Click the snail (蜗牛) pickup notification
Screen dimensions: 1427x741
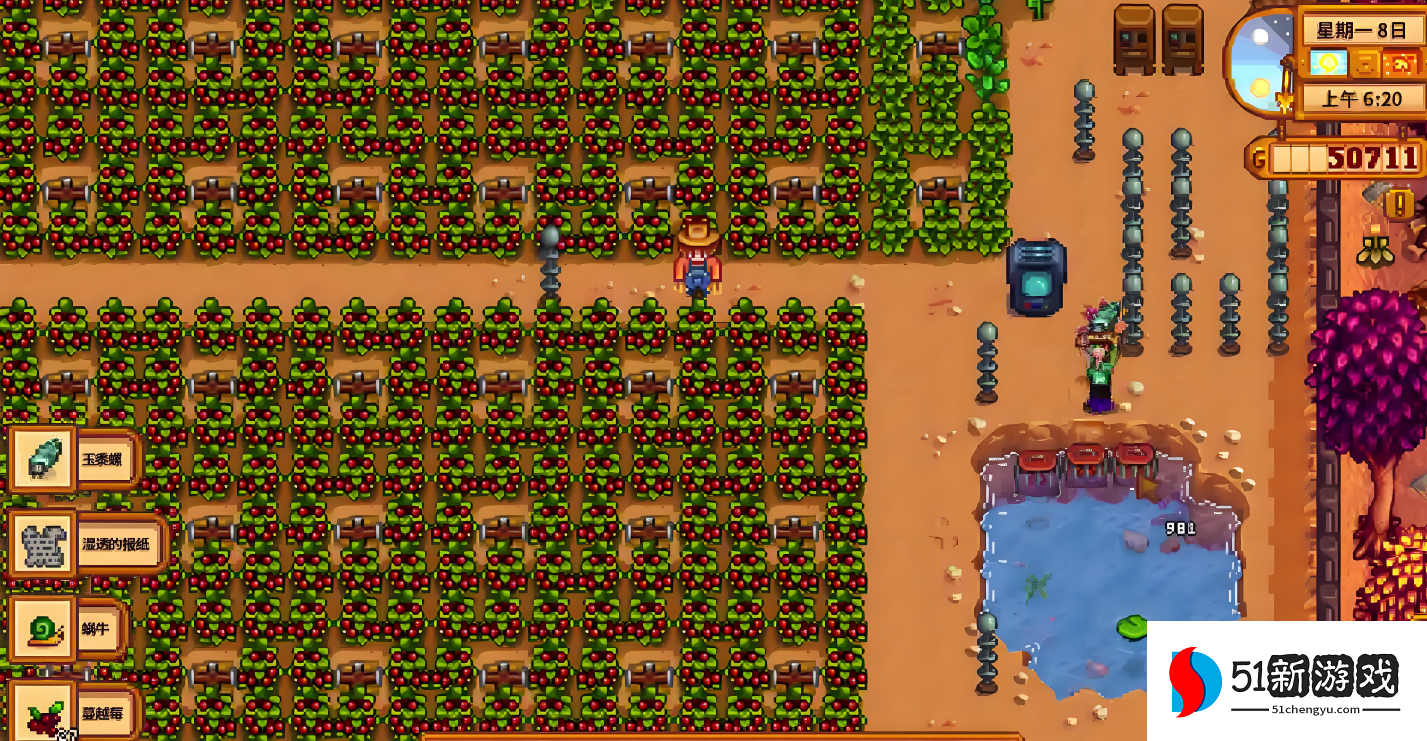(x=68, y=629)
